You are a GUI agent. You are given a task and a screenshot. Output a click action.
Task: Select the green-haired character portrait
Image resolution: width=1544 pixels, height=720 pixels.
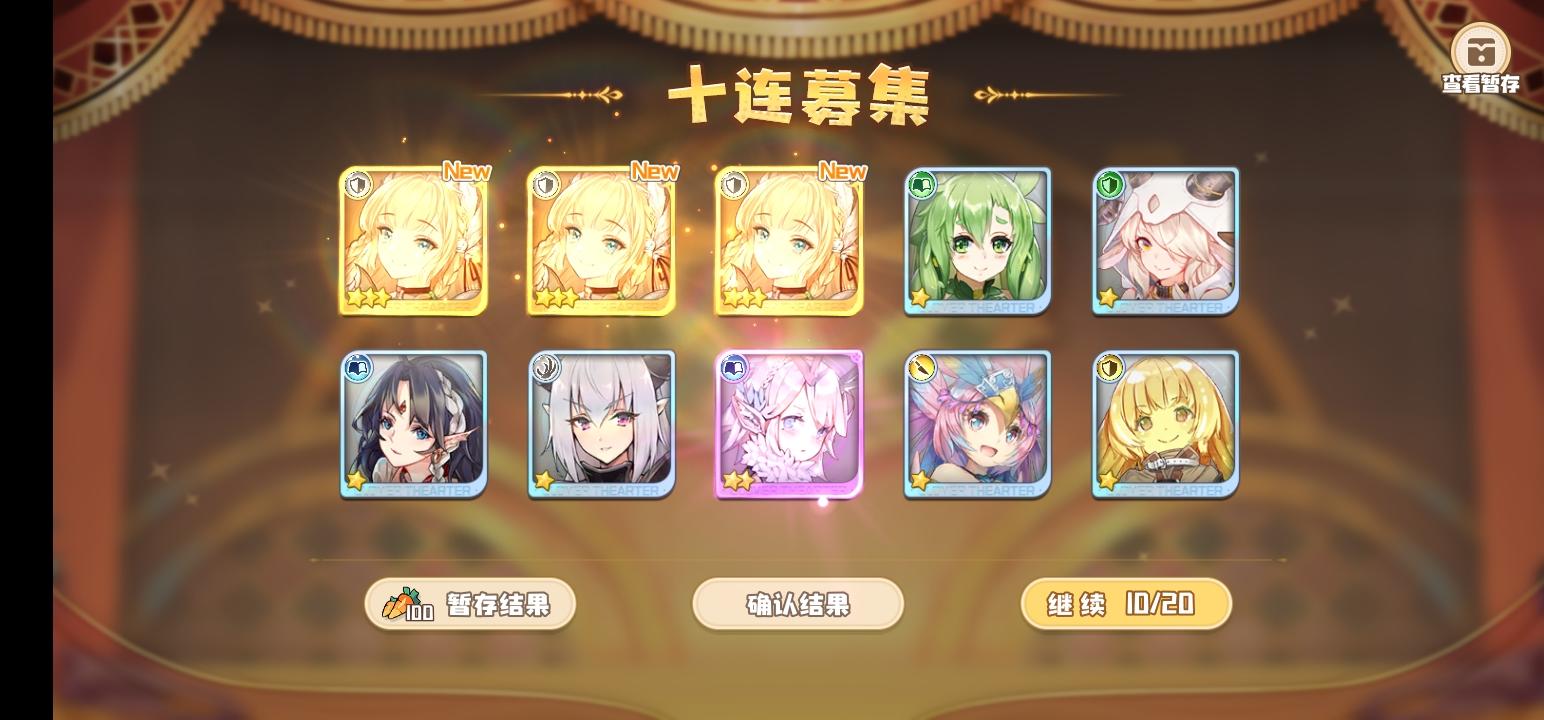coord(977,242)
